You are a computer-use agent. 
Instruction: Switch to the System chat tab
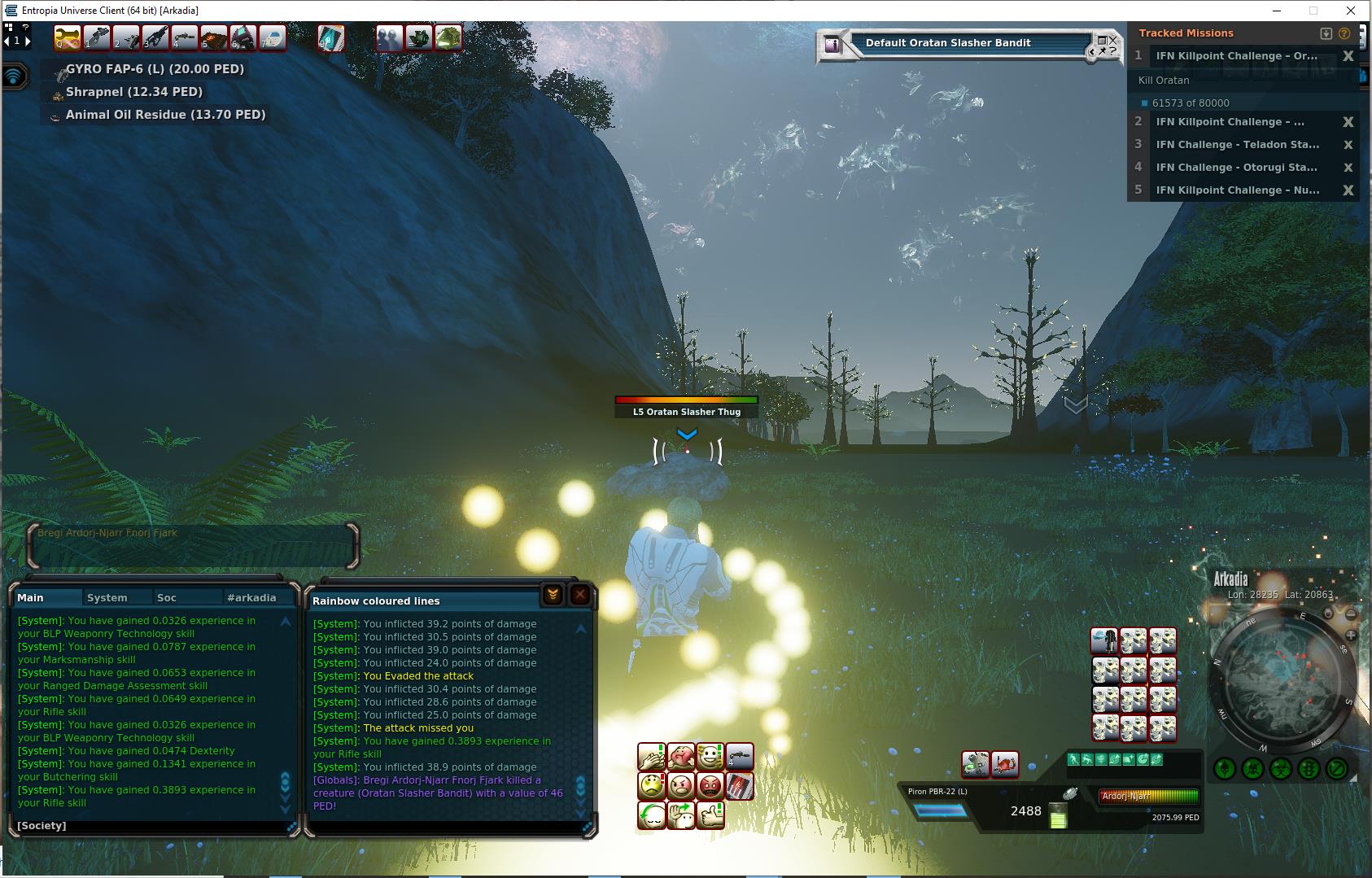[107, 597]
